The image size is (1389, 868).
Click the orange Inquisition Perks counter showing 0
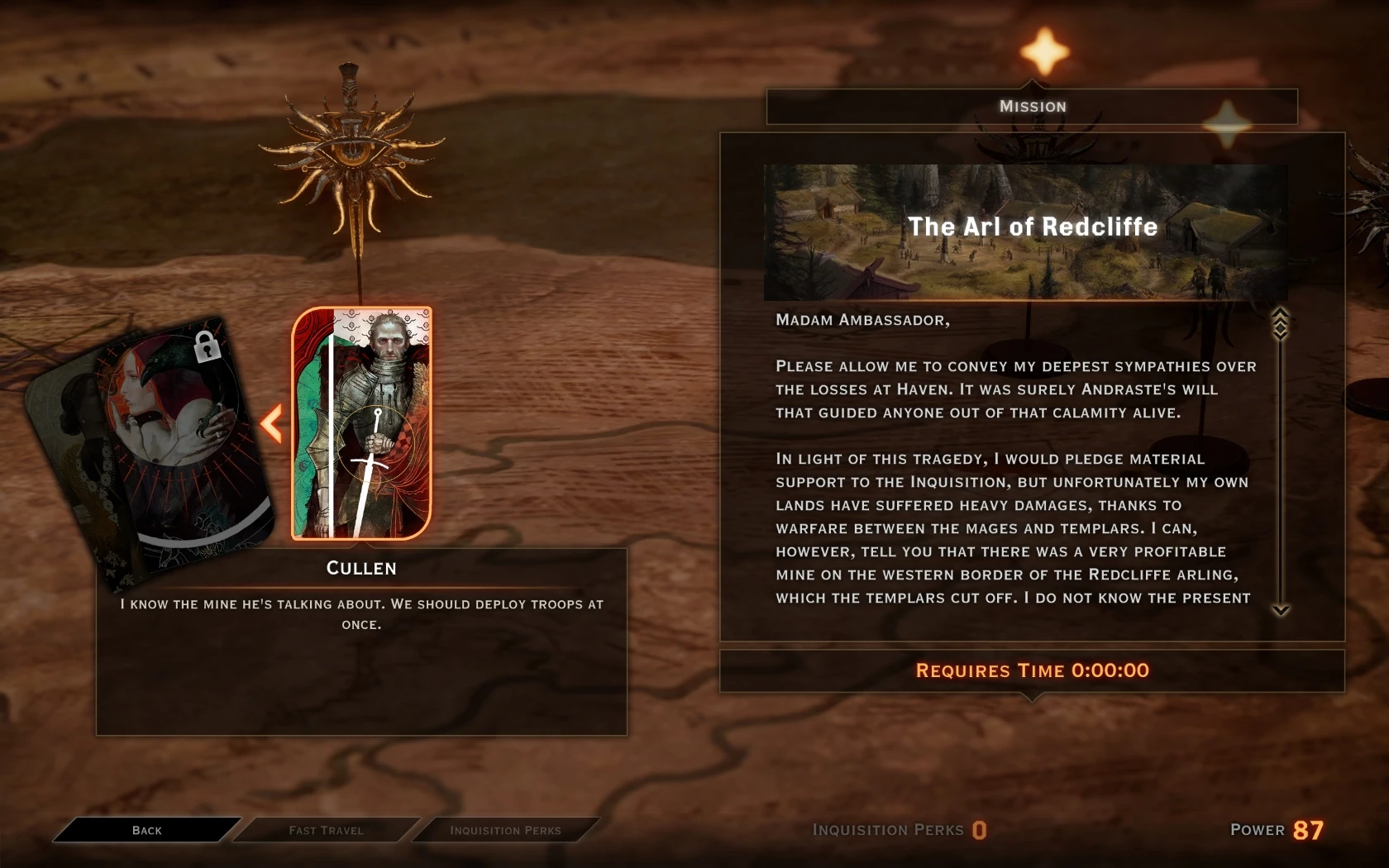pyautogui.click(x=980, y=831)
